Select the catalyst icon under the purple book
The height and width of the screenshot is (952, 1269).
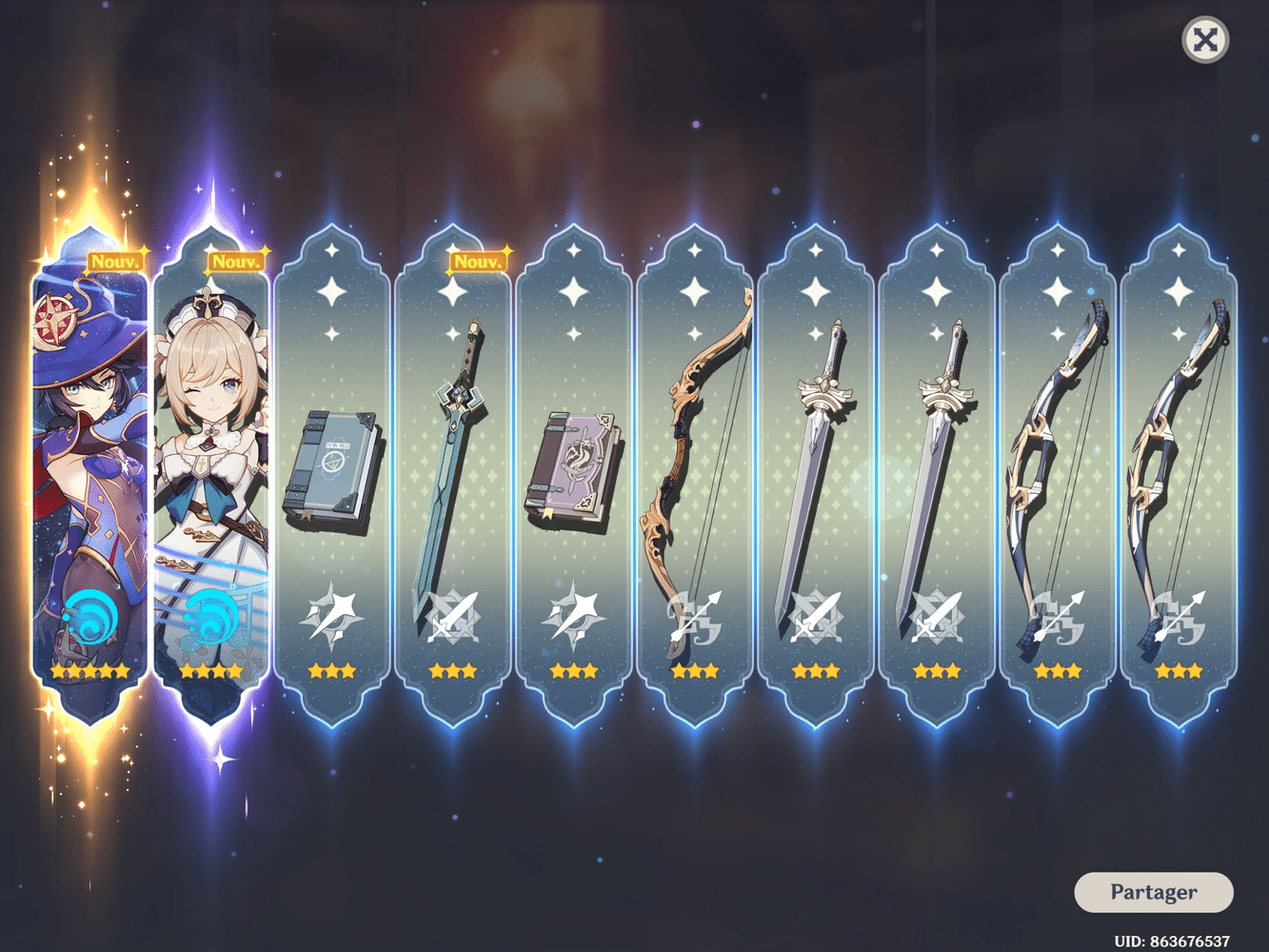point(574,617)
